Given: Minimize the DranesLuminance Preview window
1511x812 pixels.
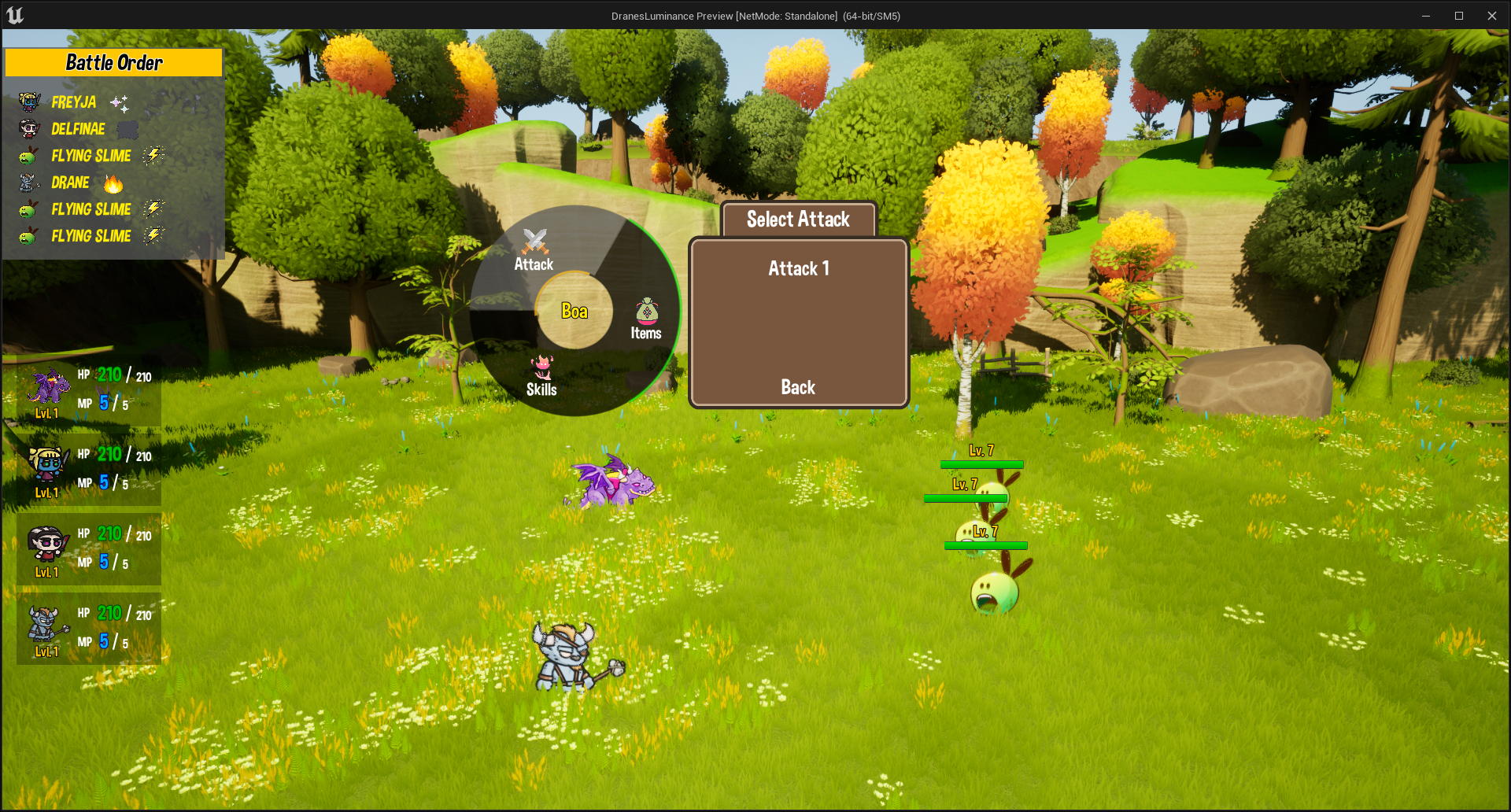Looking at the screenshot, I should (x=1425, y=16).
